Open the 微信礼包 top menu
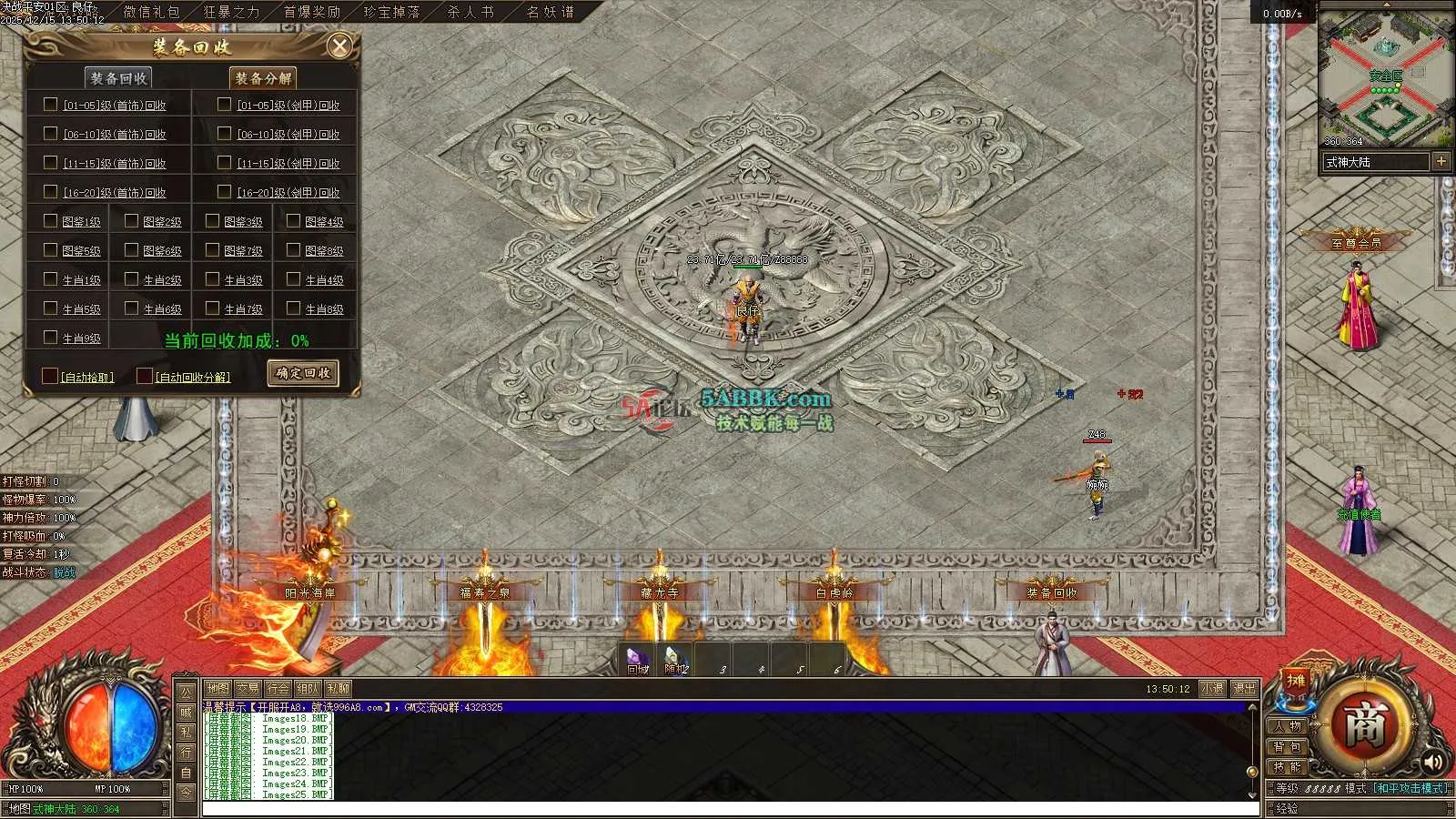Screen dimensions: 1456x819 tap(151, 12)
